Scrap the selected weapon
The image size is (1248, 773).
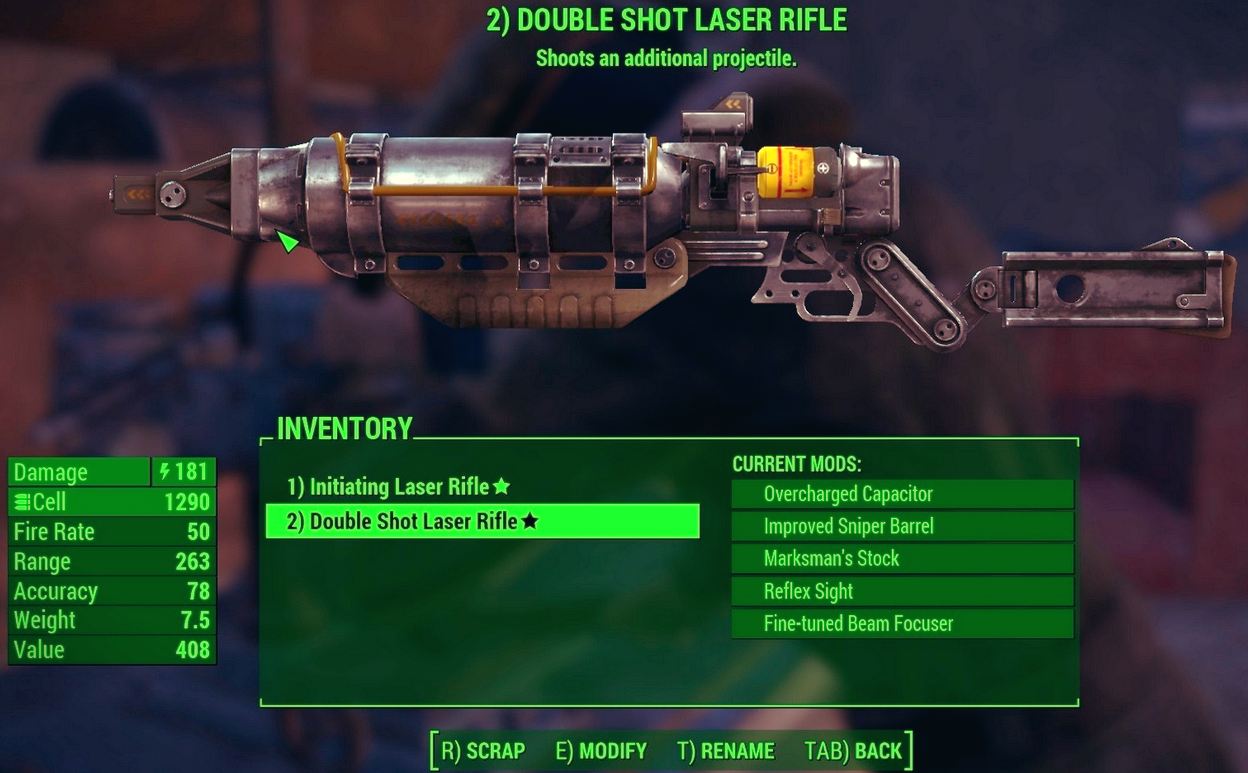click(483, 751)
